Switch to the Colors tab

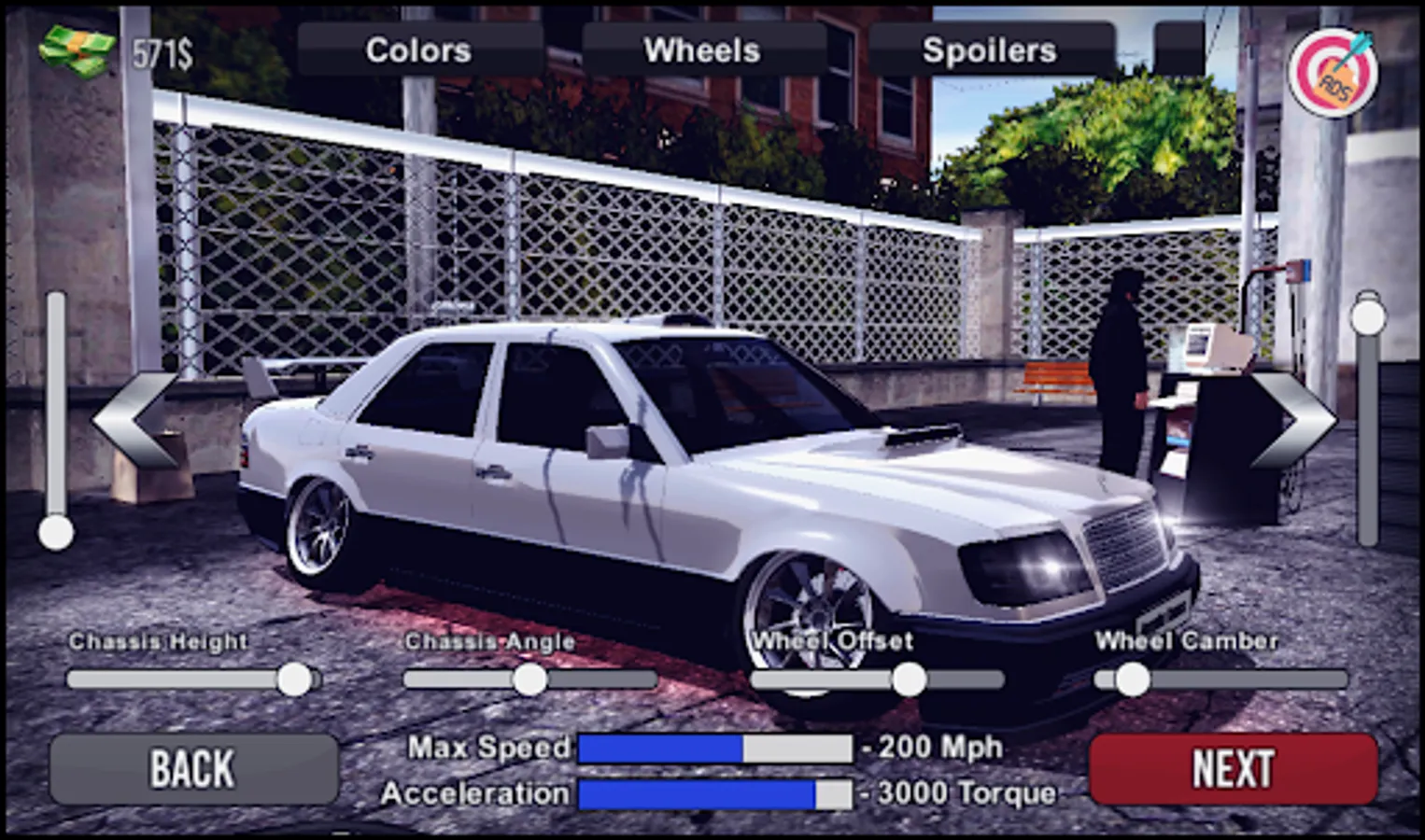pyautogui.click(x=419, y=49)
